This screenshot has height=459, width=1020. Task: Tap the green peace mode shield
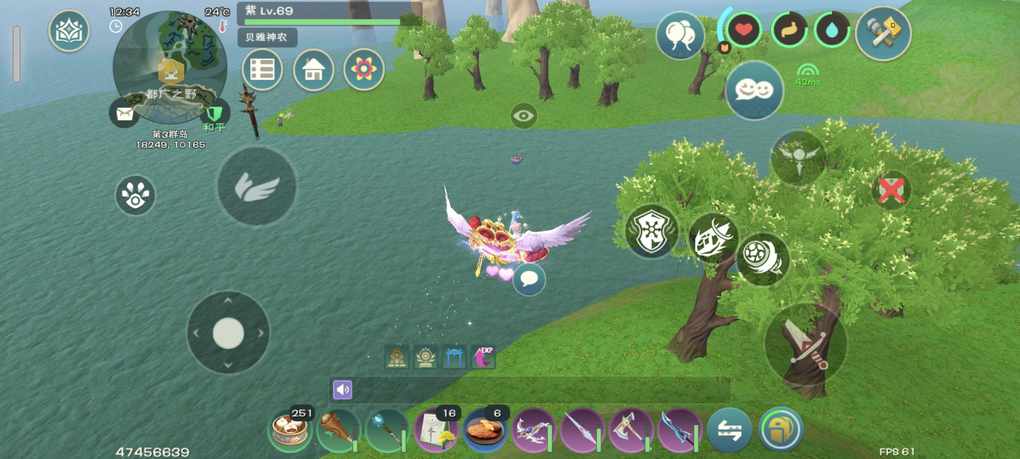pyautogui.click(x=213, y=112)
